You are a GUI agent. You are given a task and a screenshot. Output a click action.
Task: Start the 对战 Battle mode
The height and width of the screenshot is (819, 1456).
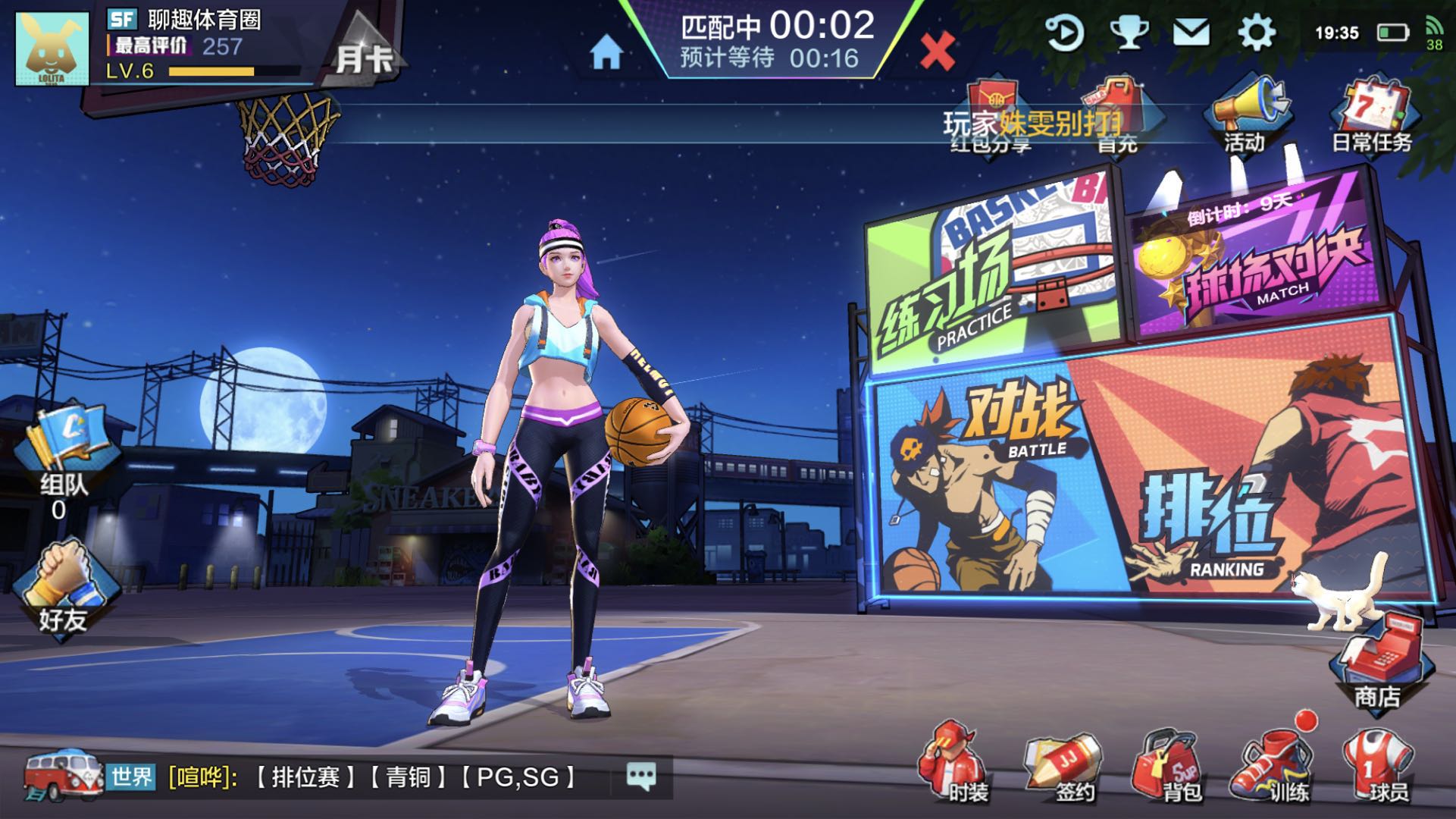click(978, 485)
